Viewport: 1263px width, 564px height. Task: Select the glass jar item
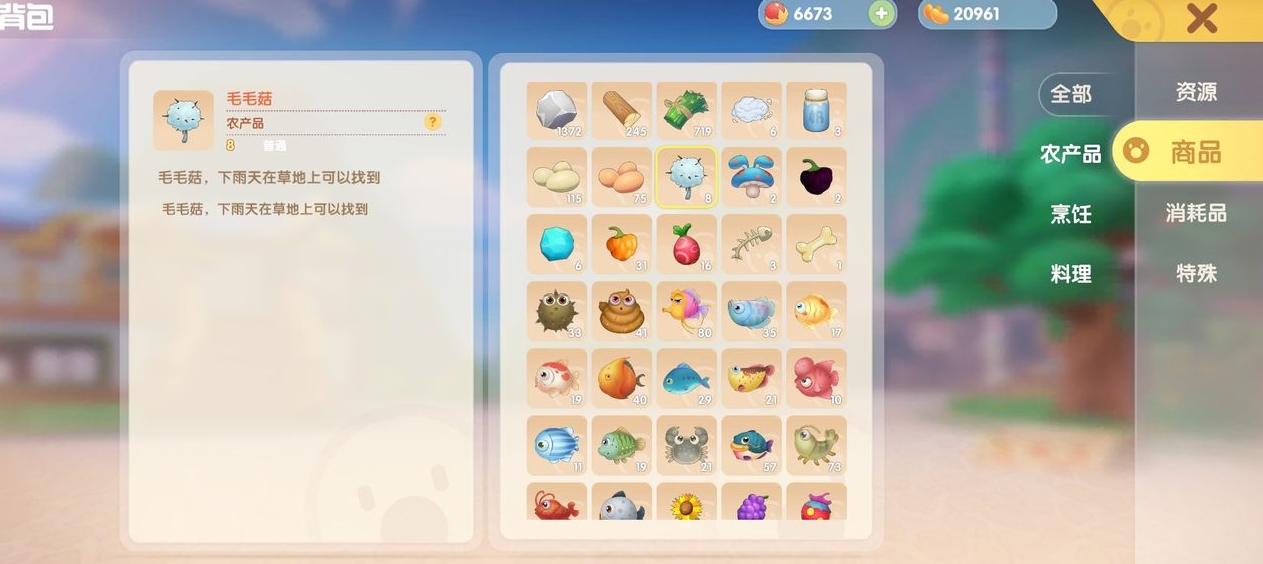[816, 110]
